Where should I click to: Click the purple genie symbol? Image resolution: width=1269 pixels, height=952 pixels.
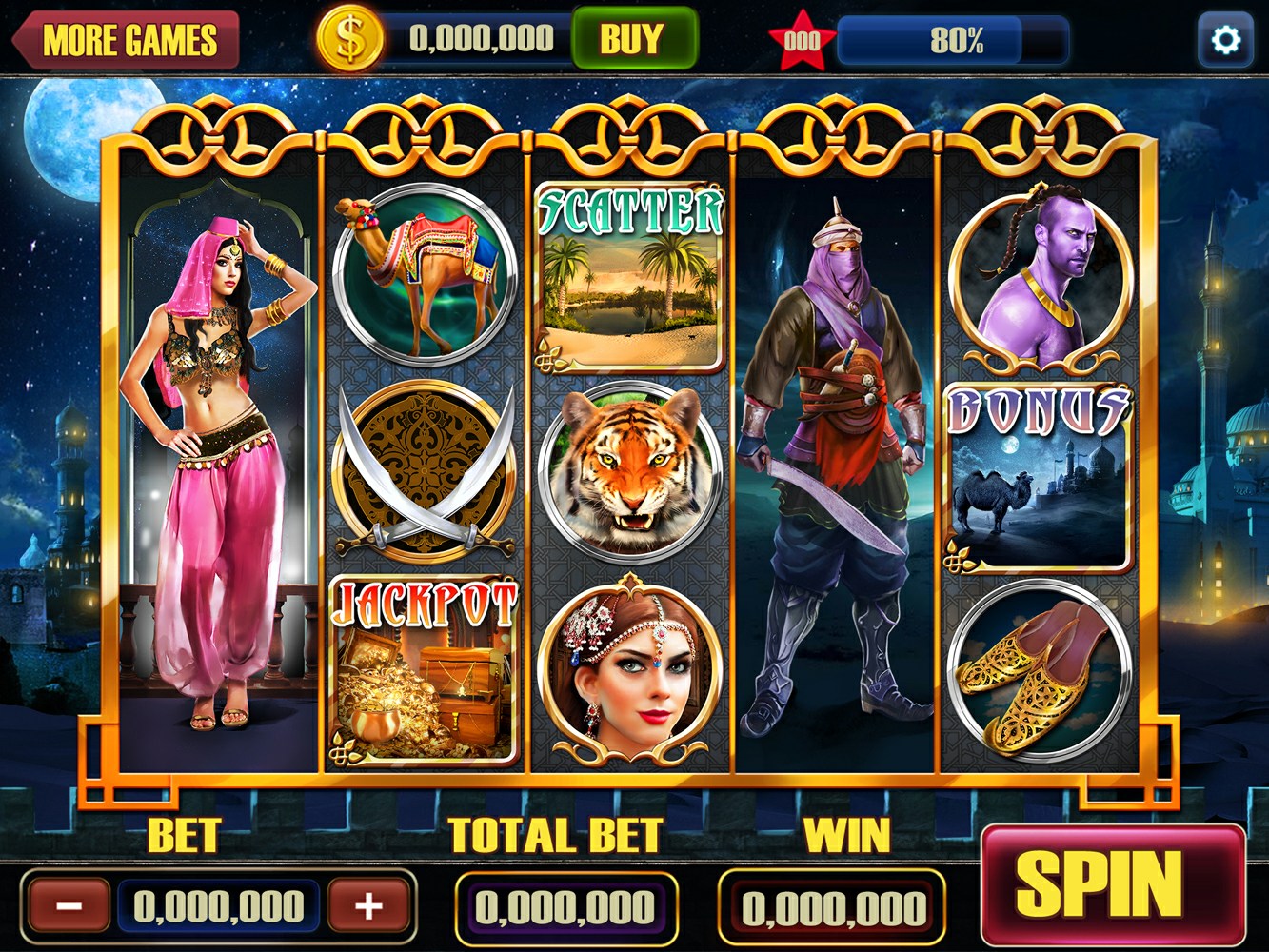pos(1035,271)
